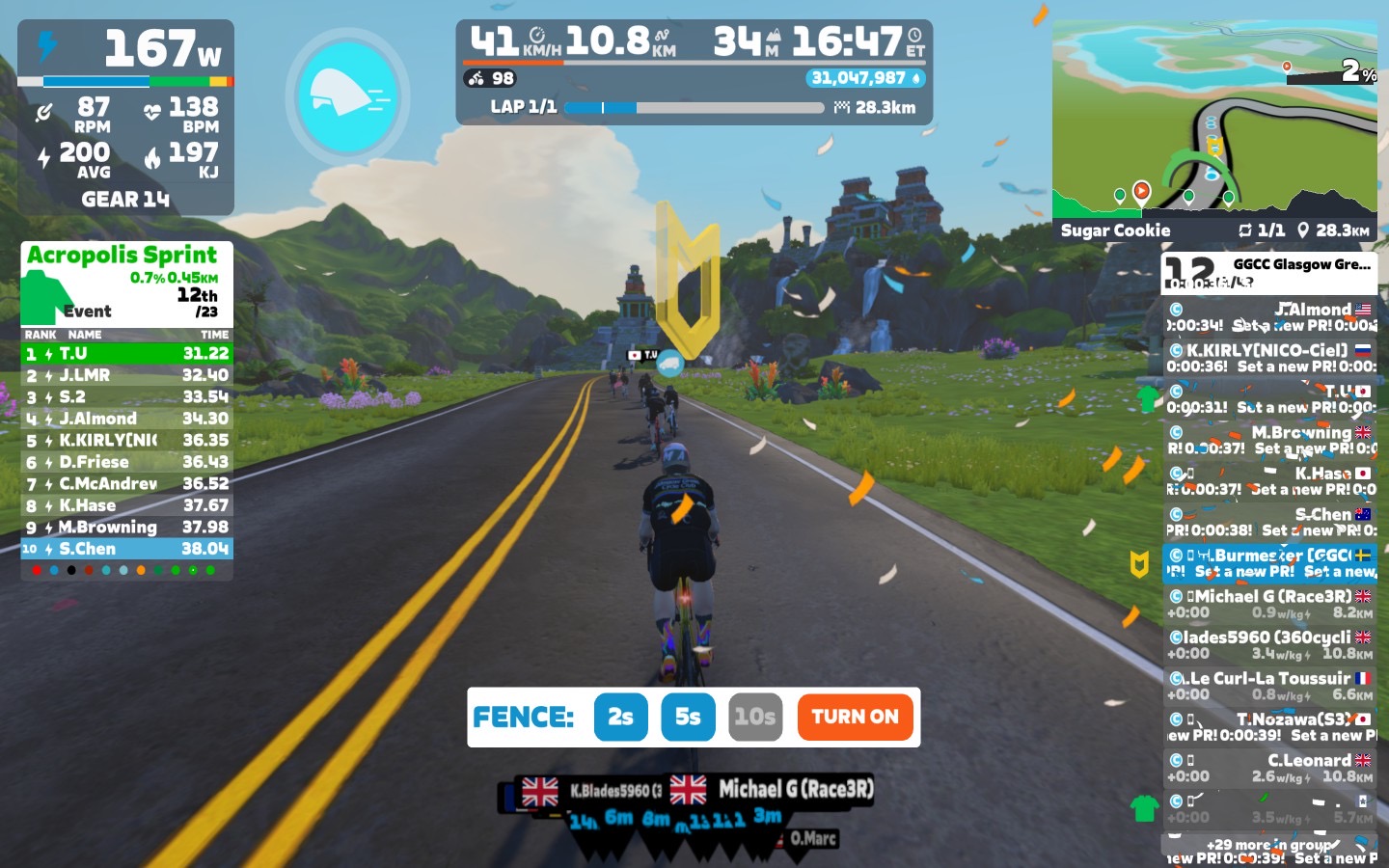Image resolution: width=1389 pixels, height=868 pixels.
Task: Click the GGCC Glasgow event position header
Action: [x=1269, y=273]
